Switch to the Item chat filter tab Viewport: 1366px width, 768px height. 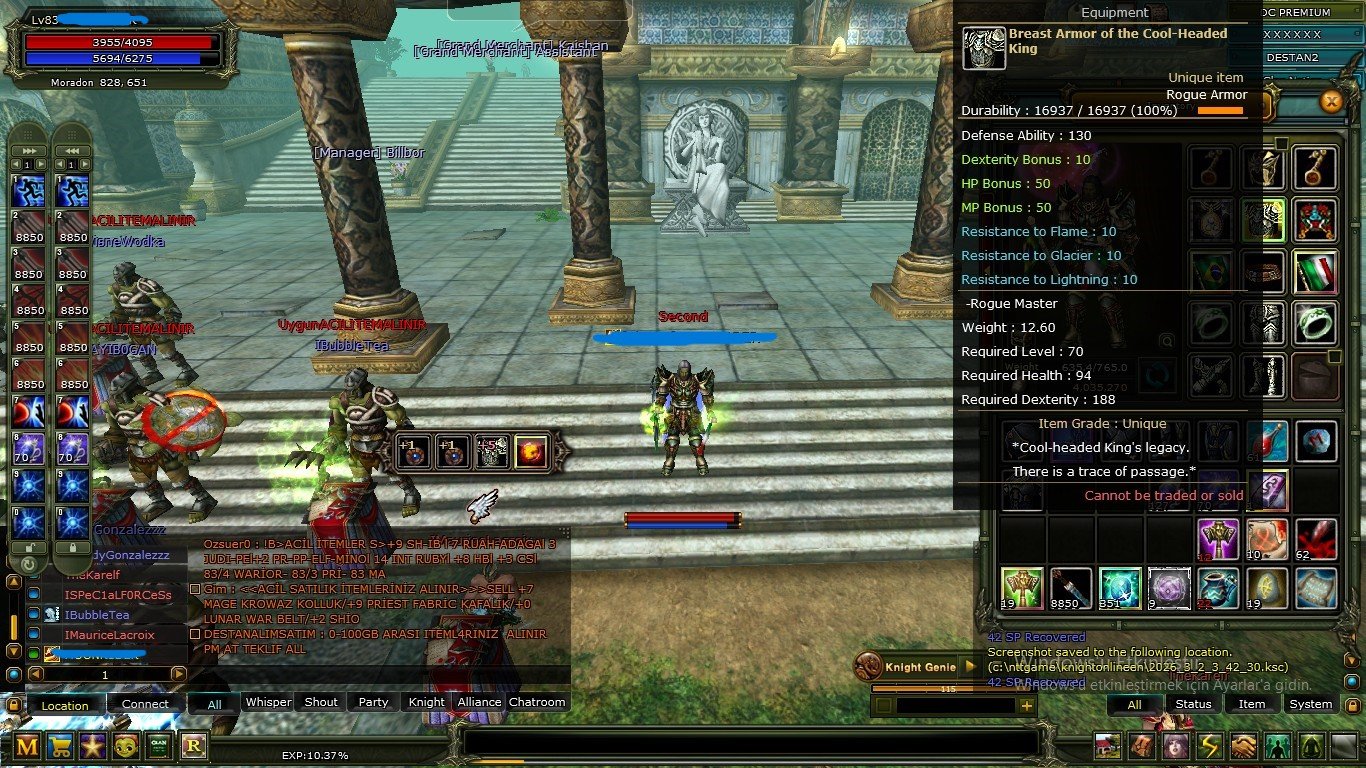[x=1252, y=704]
